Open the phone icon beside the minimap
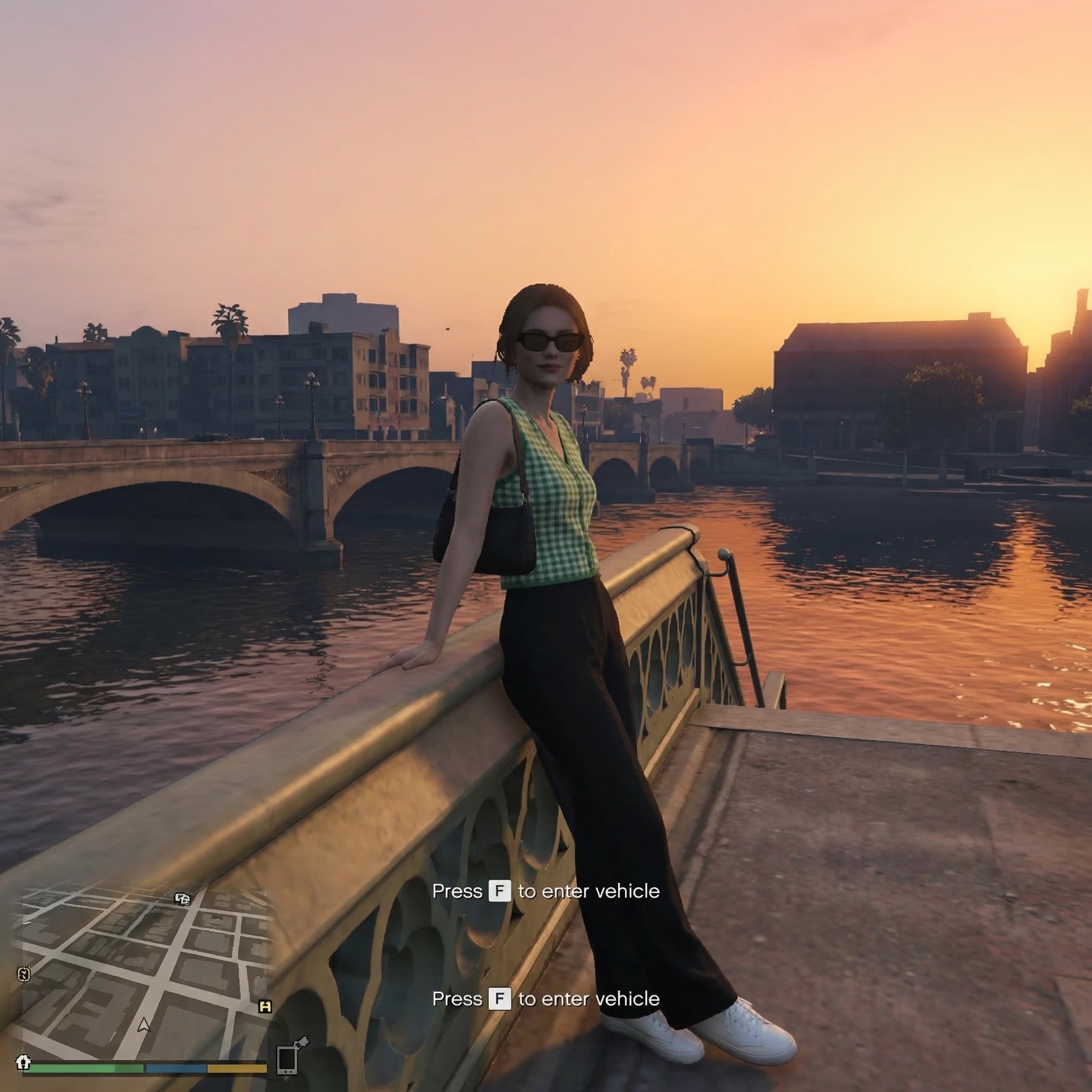 pos(288,1059)
